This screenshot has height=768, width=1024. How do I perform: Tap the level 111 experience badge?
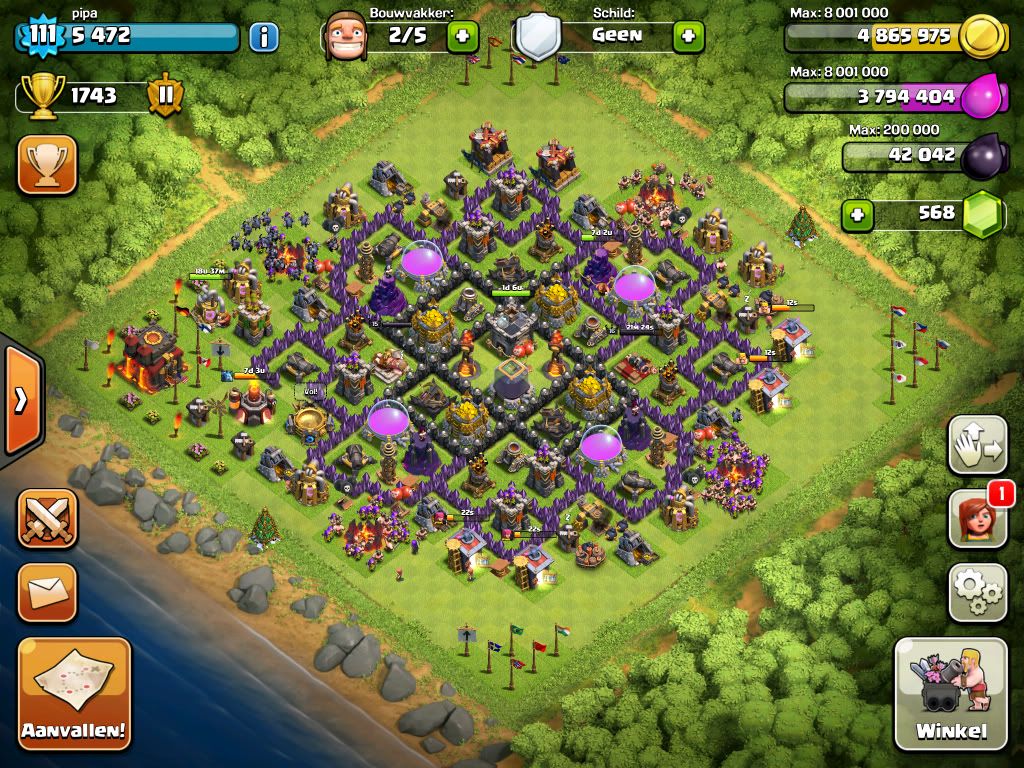41,37
